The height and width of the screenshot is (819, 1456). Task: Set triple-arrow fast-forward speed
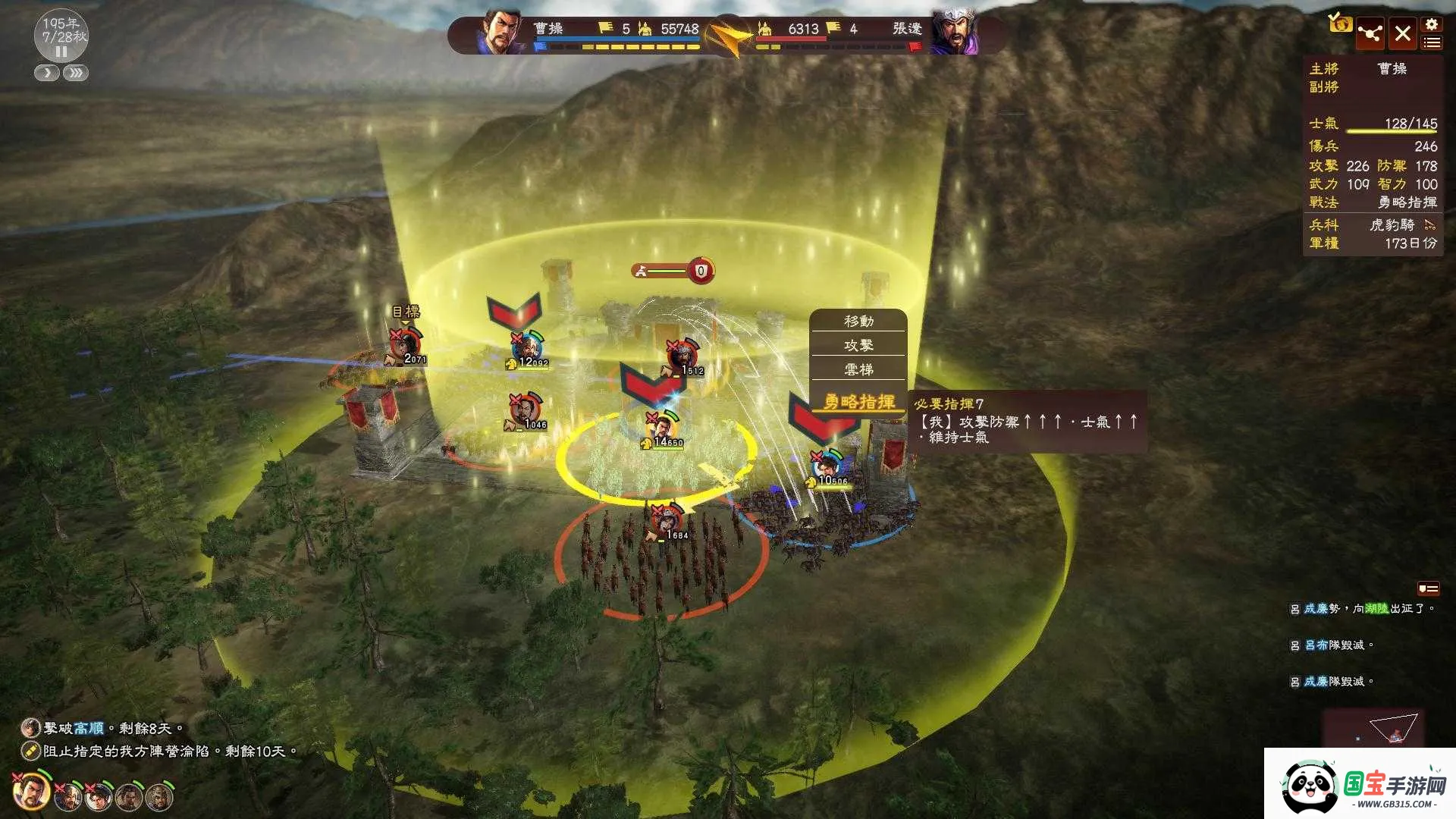click(x=76, y=73)
